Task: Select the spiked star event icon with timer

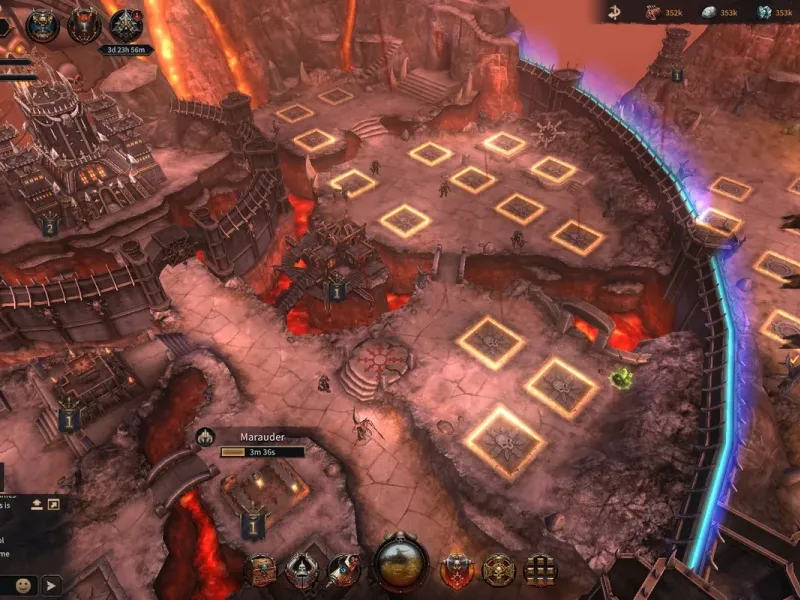Action: click(x=126, y=28)
